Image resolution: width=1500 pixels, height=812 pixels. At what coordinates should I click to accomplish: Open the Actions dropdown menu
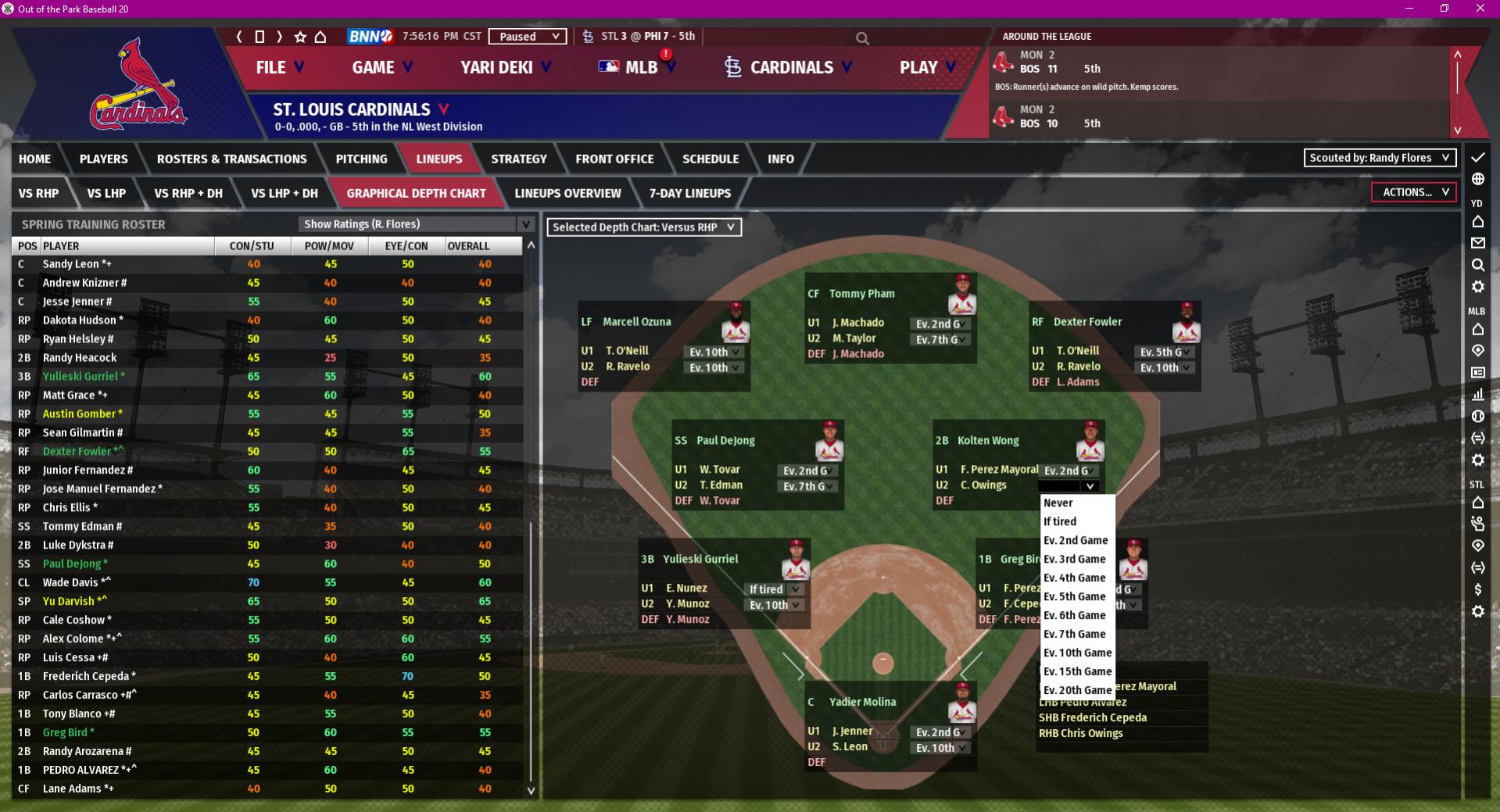(1414, 192)
